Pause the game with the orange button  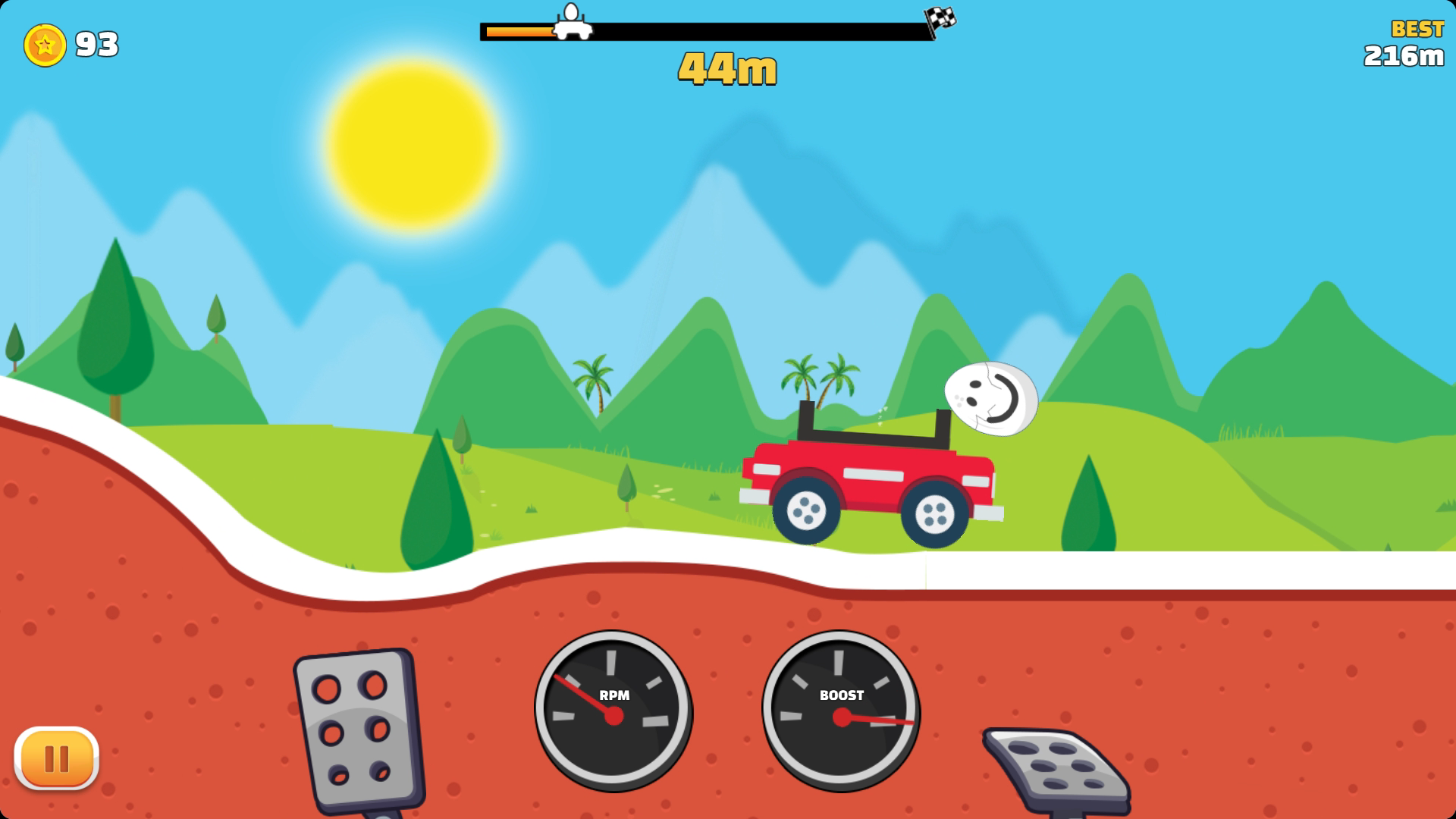[x=56, y=758]
